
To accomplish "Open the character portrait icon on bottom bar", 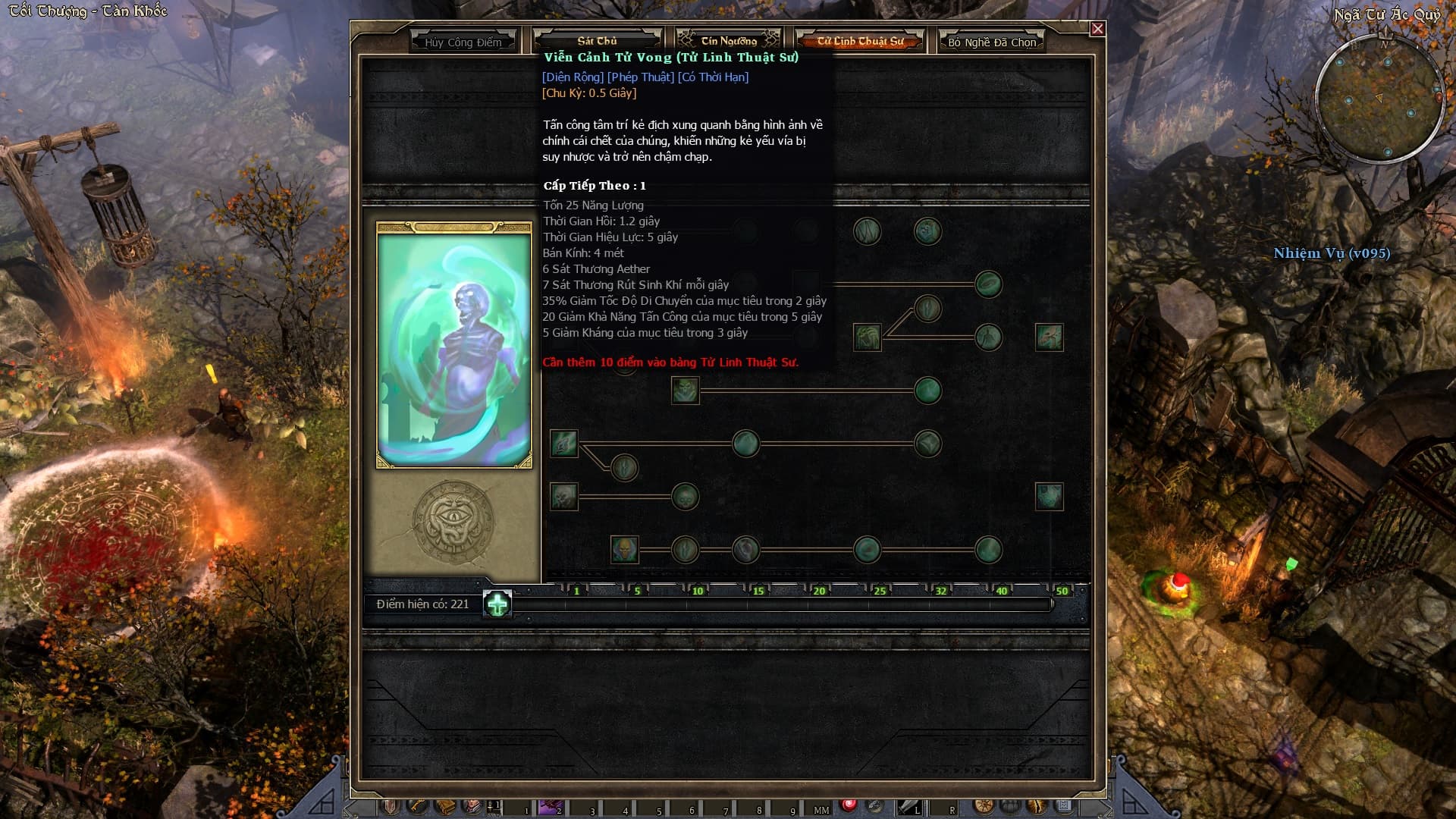I will [x=472, y=806].
